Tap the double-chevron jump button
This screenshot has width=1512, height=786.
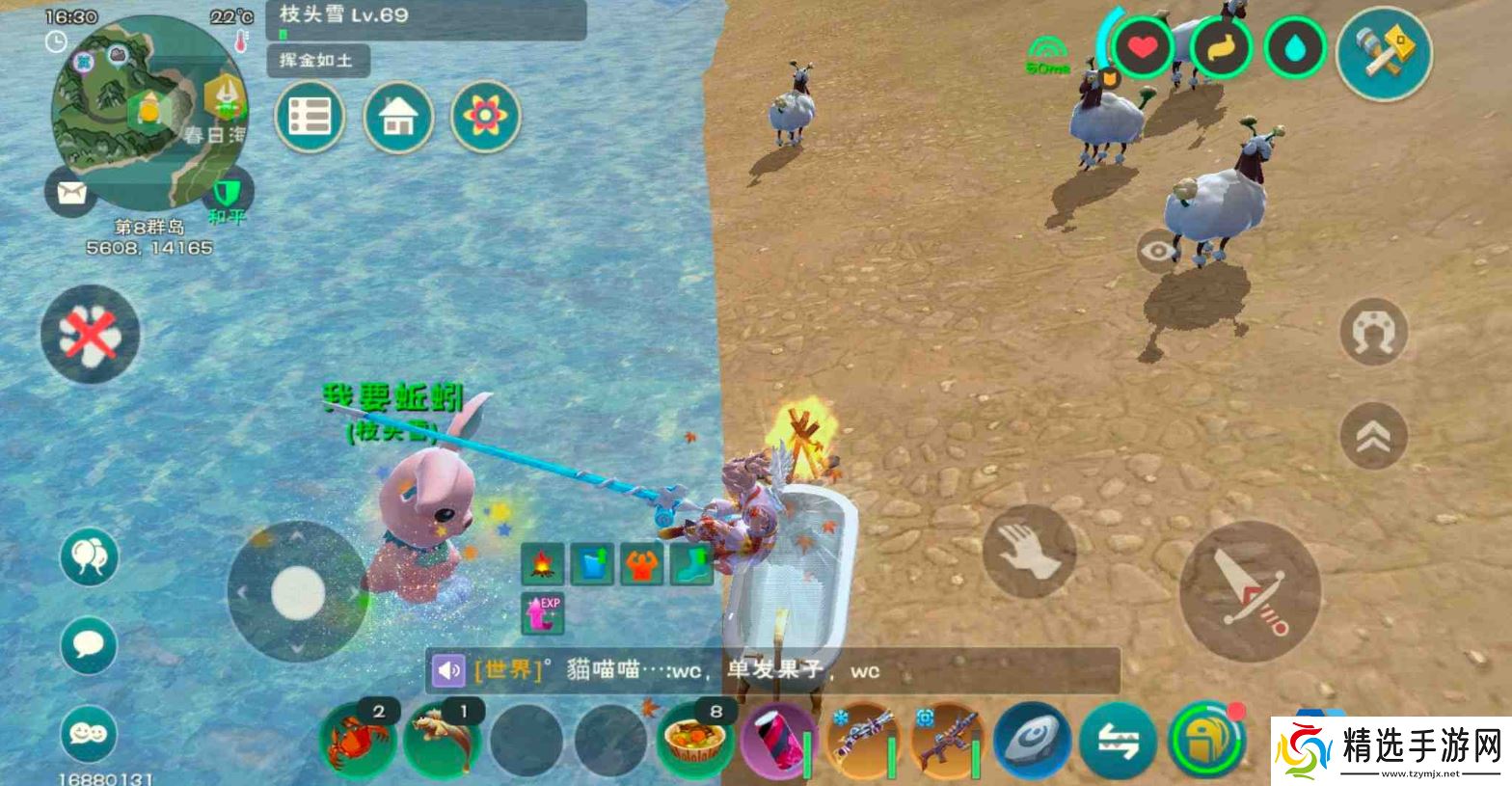[1373, 437]
